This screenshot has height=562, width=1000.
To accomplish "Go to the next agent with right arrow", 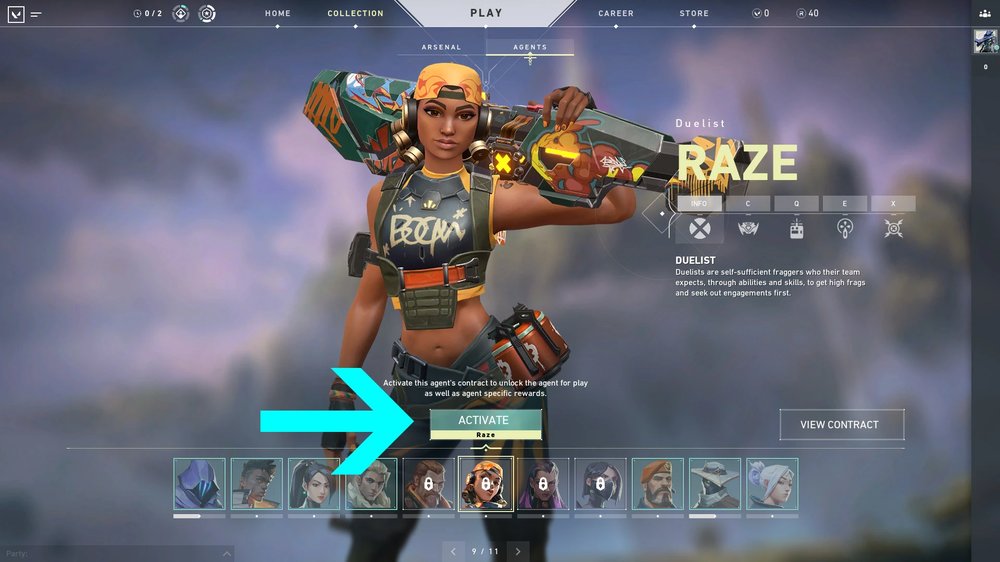I will coord(518,551).
